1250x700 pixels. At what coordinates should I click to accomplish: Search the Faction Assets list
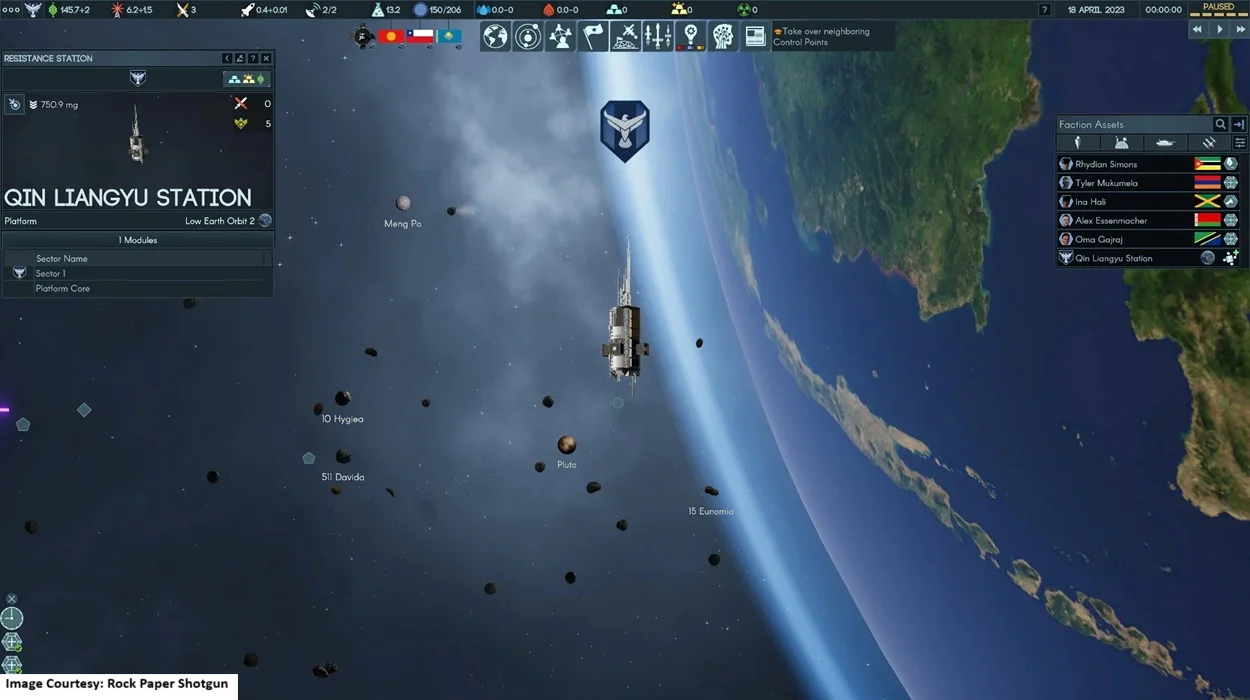1220,124
